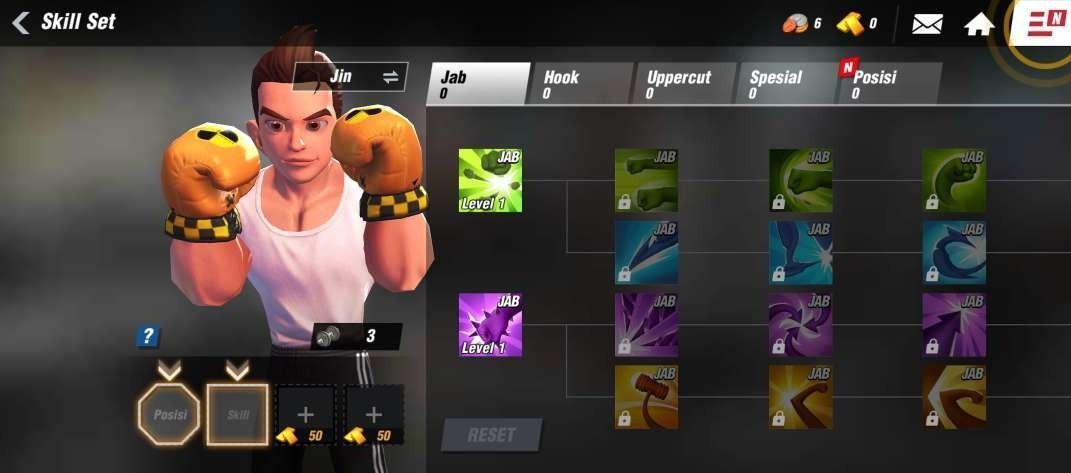Select the purple Level 1 Jab skill

pos(490,324)
